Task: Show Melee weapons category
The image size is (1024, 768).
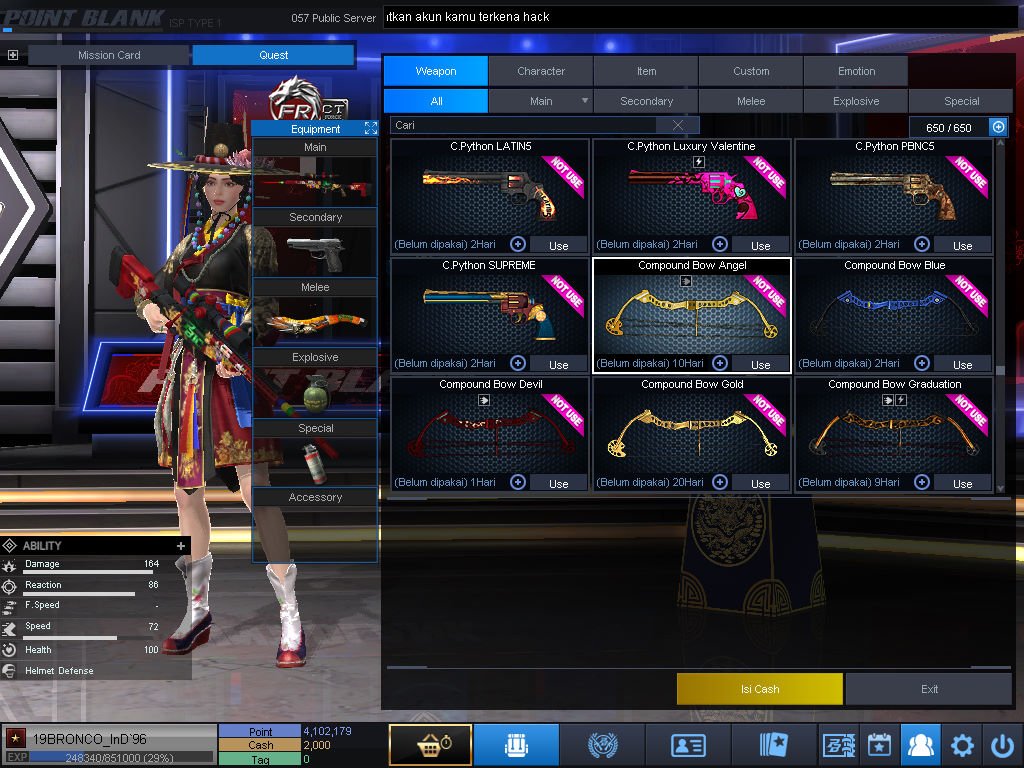Action: [751, 101]
